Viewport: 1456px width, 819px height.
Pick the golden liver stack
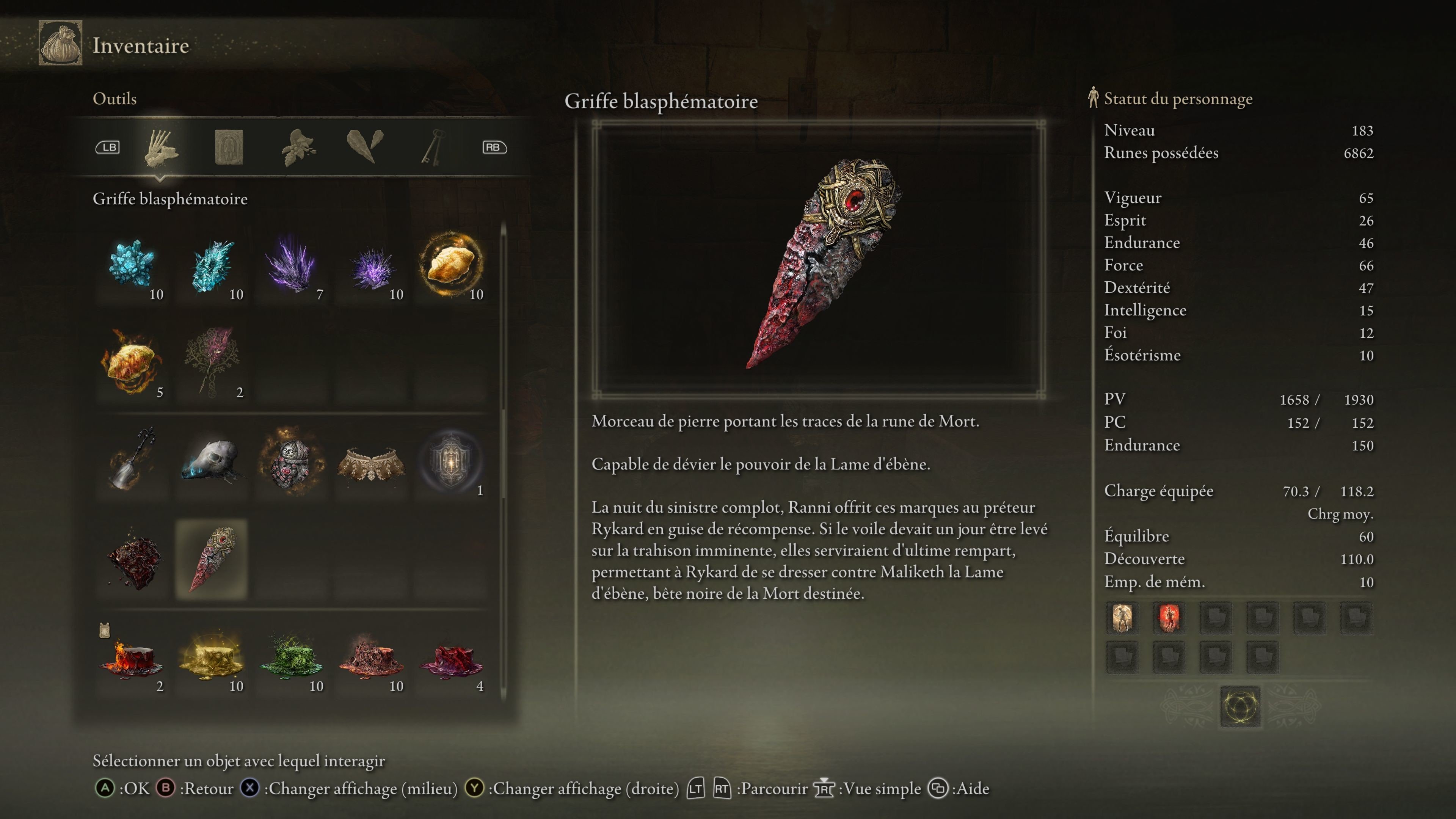click(x=212, y=657)
